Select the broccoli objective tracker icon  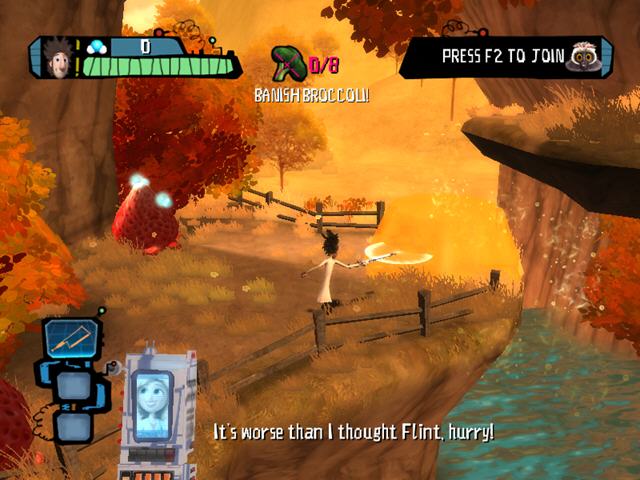pyautogui.click(x=289, y=62)
